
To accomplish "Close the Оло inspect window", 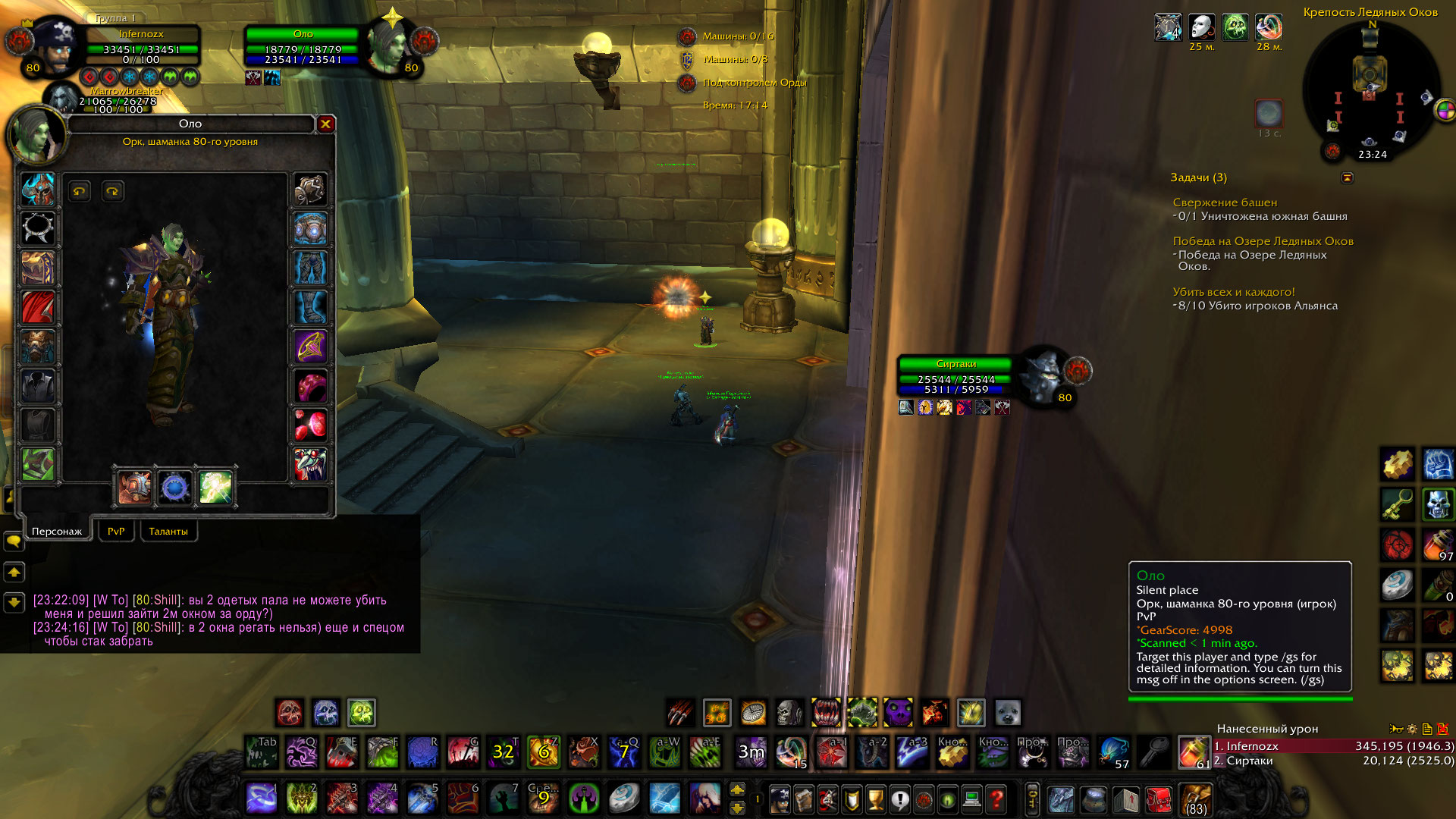I will click(325, 124).
